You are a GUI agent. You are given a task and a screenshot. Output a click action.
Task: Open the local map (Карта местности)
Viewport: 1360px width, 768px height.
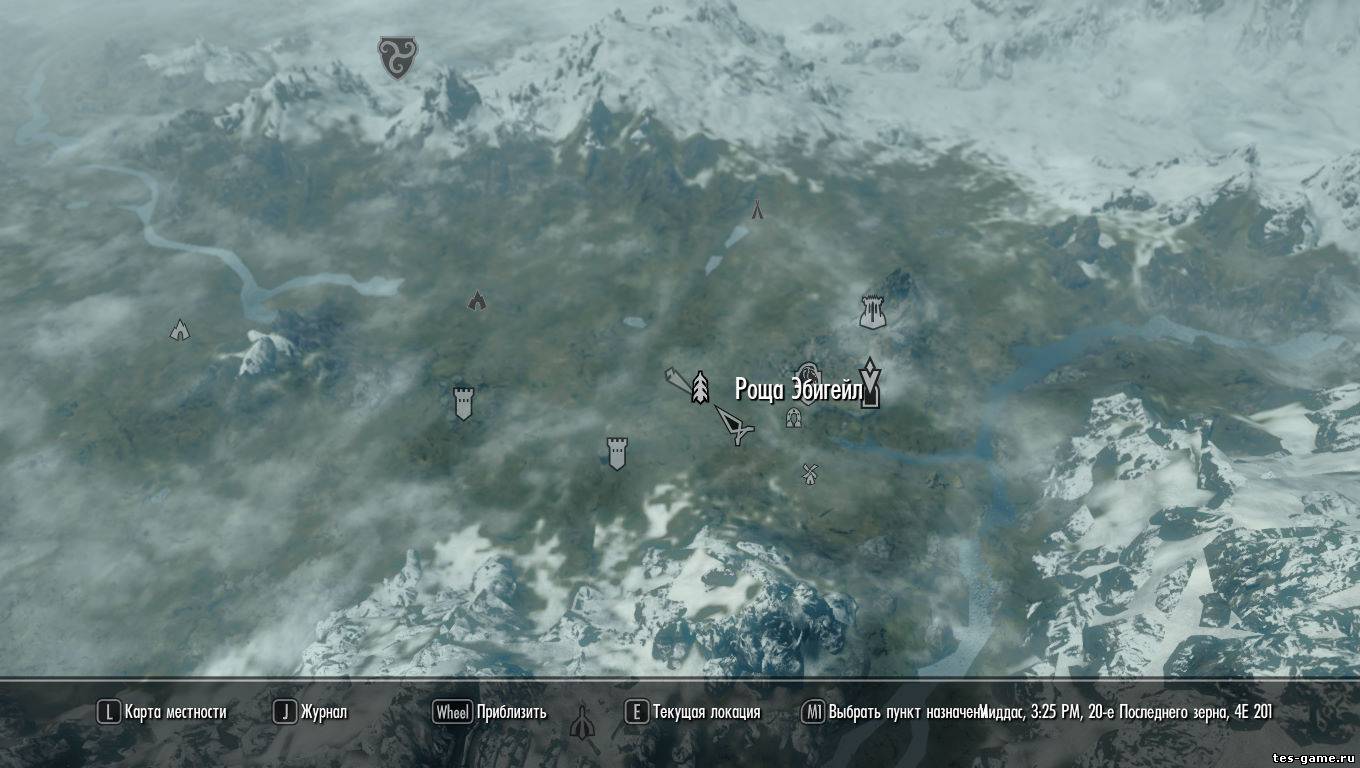[x=162, y=712]
